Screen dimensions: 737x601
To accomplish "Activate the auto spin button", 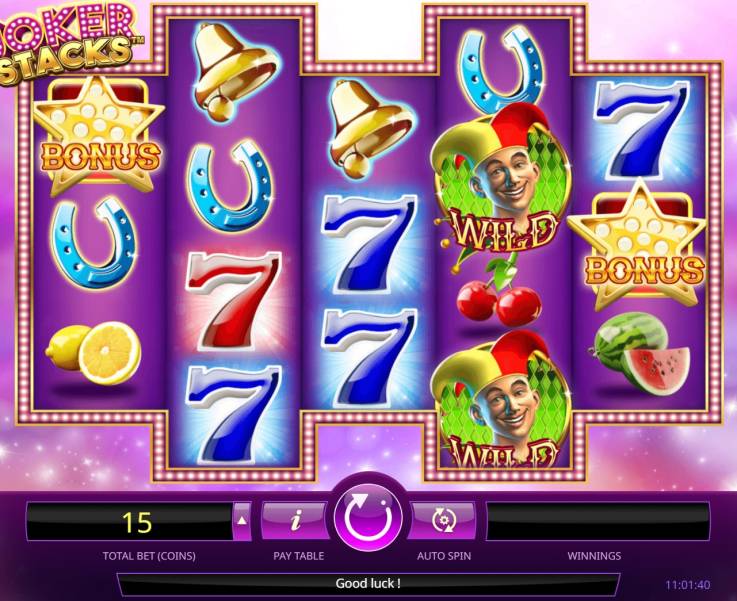I will coord(442,520).
